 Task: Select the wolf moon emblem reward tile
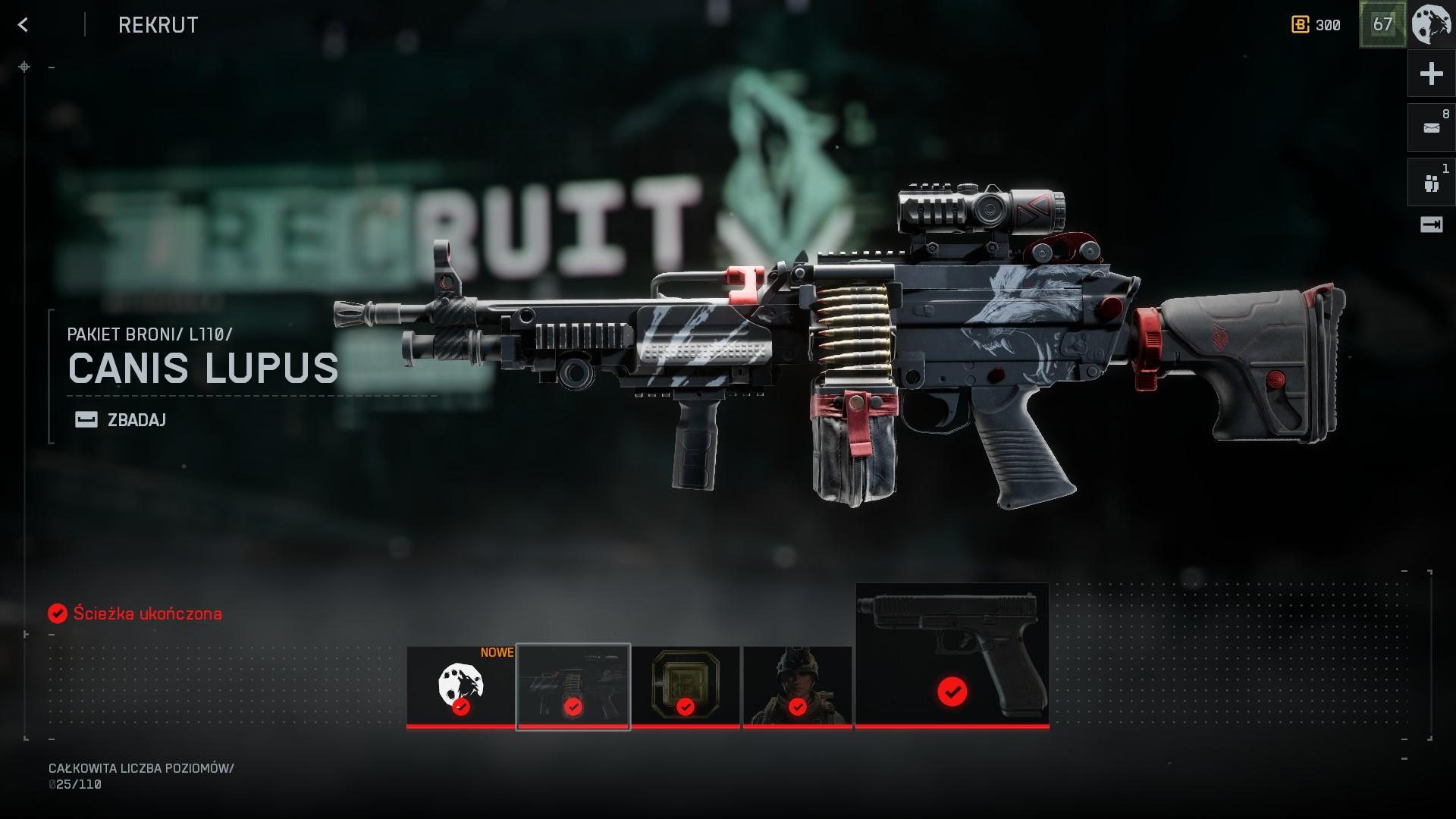(460, 686)
